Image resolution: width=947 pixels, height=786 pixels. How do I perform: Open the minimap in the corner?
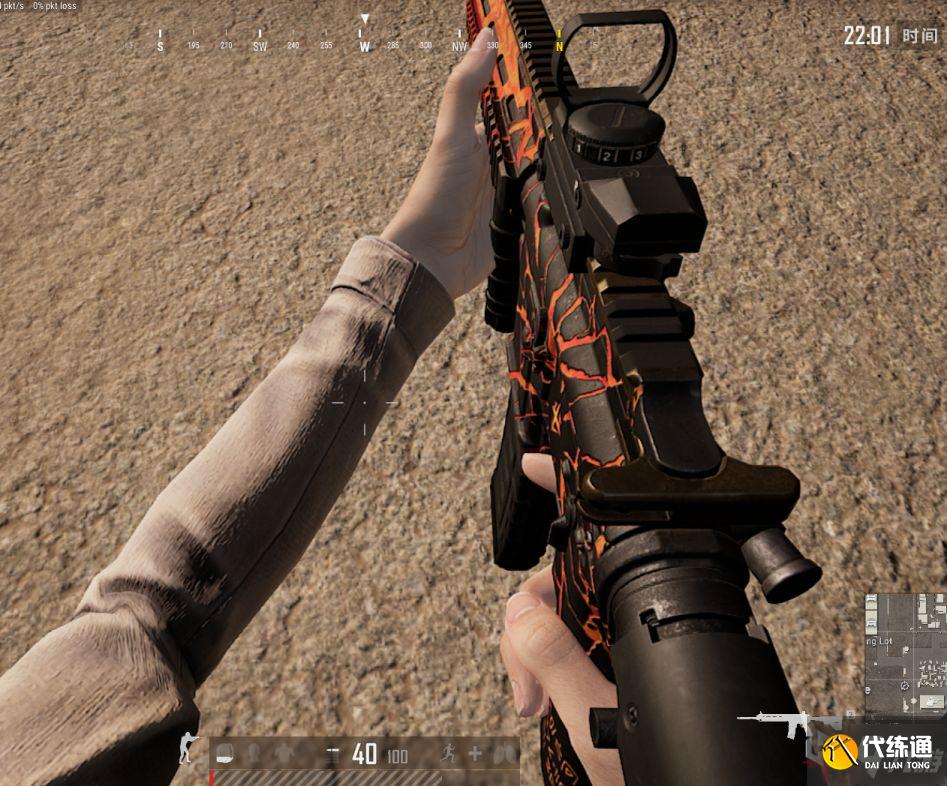click(904, 656)
